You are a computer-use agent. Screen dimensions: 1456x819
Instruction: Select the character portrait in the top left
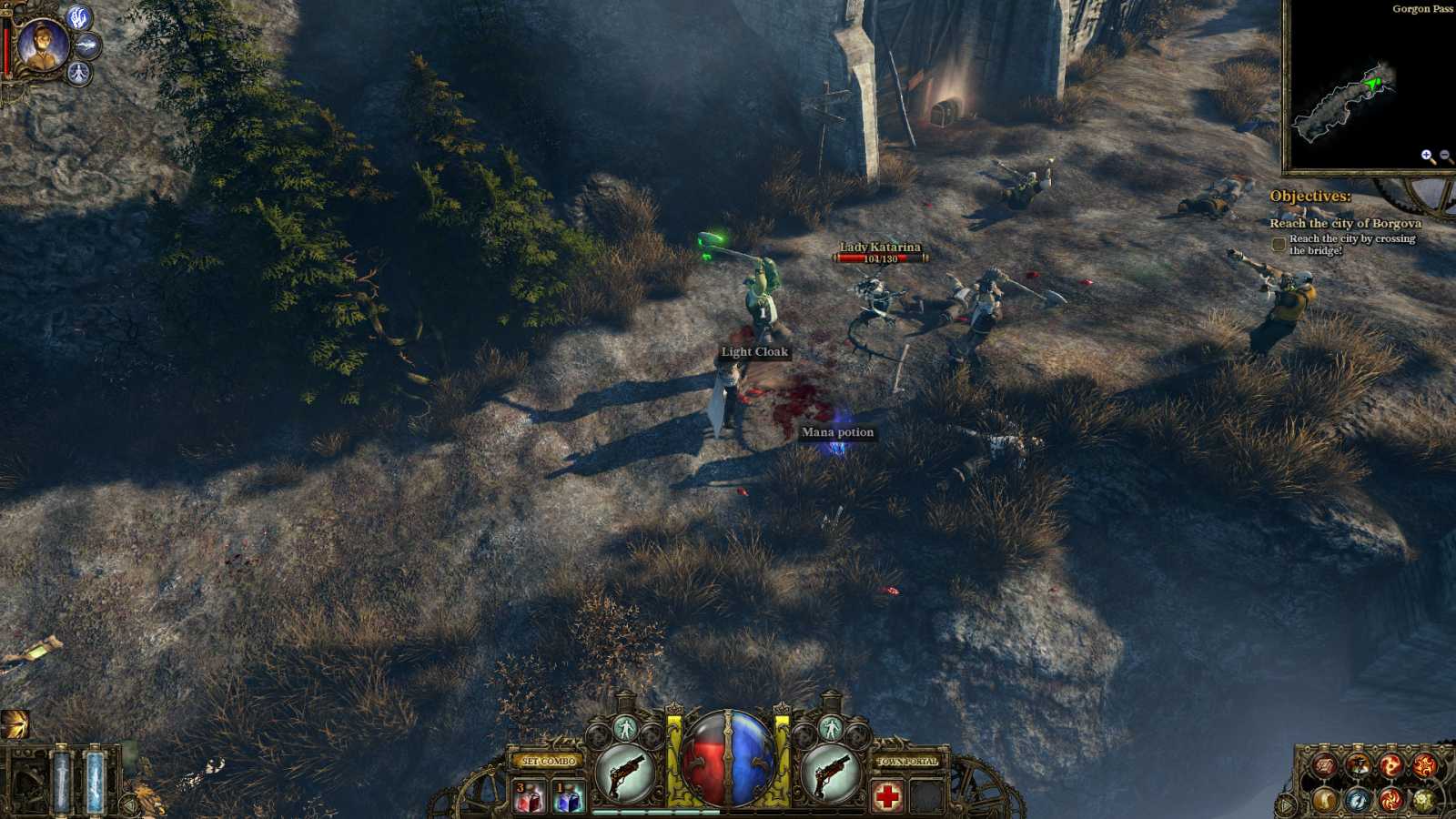[44, 45]
